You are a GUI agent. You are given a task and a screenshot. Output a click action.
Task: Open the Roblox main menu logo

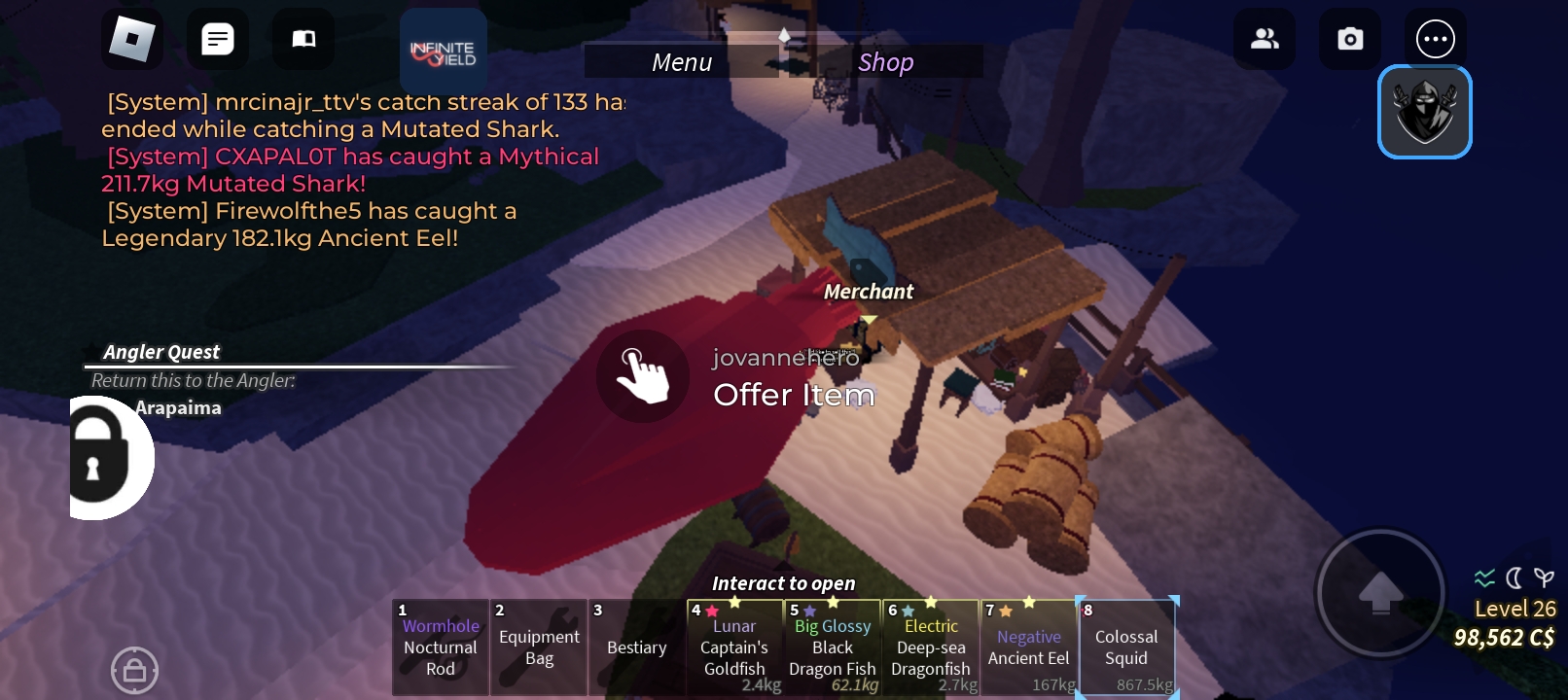click(x=132, y=39)
